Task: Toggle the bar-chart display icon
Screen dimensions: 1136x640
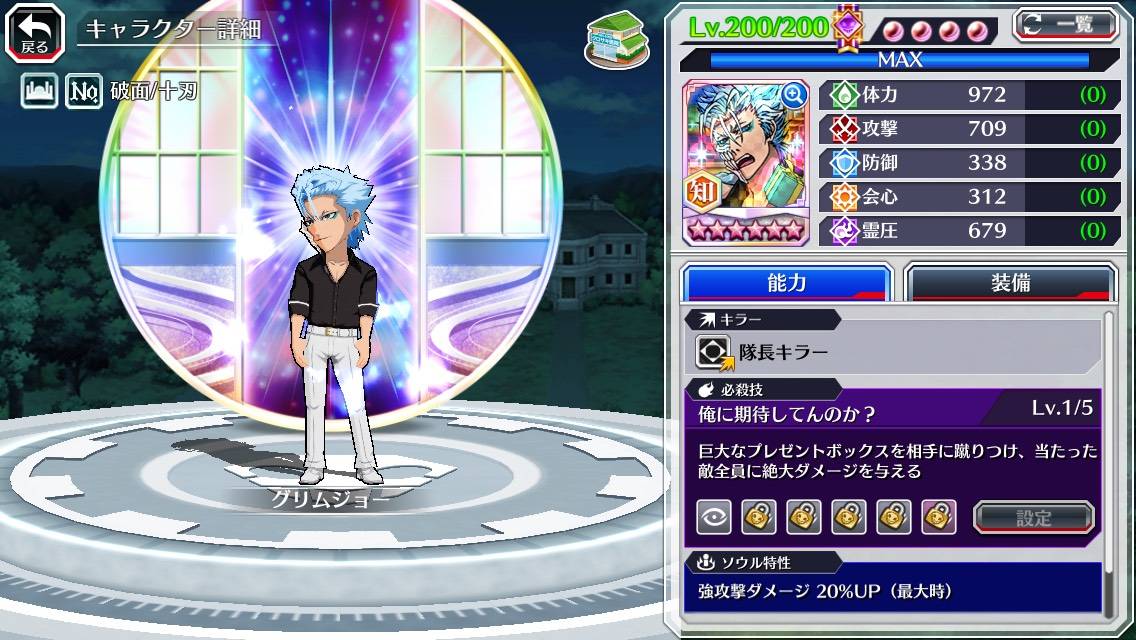Action: [x=38, y=92]
